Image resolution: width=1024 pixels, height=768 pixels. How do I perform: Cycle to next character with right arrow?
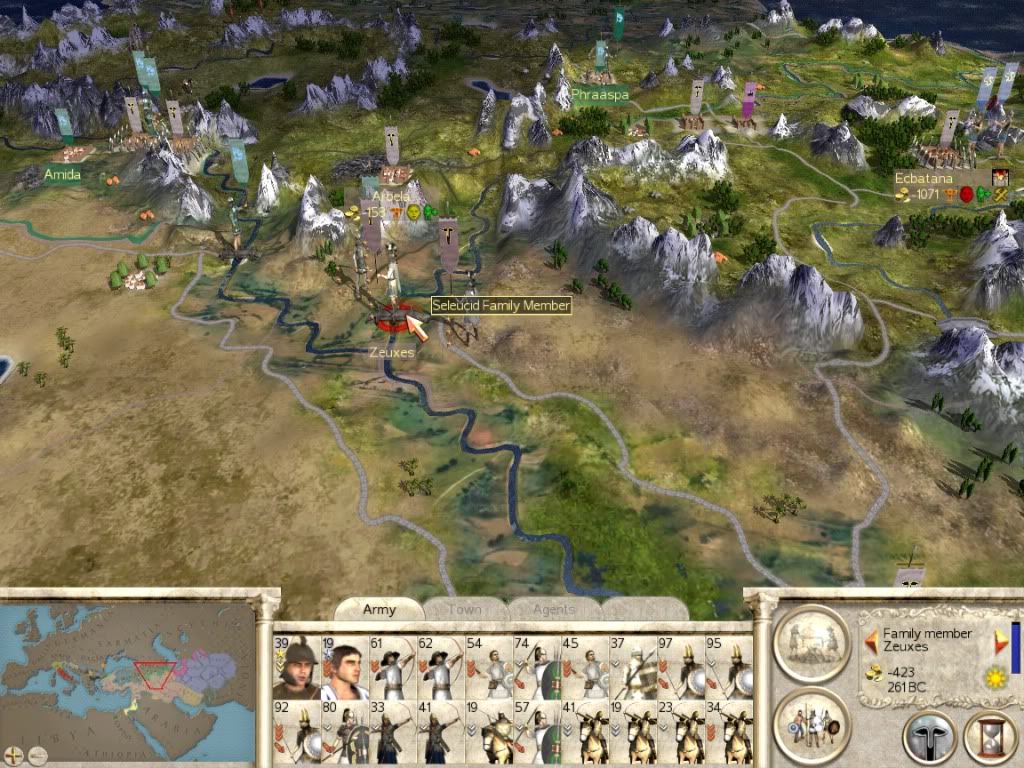tap(1000, 640)
